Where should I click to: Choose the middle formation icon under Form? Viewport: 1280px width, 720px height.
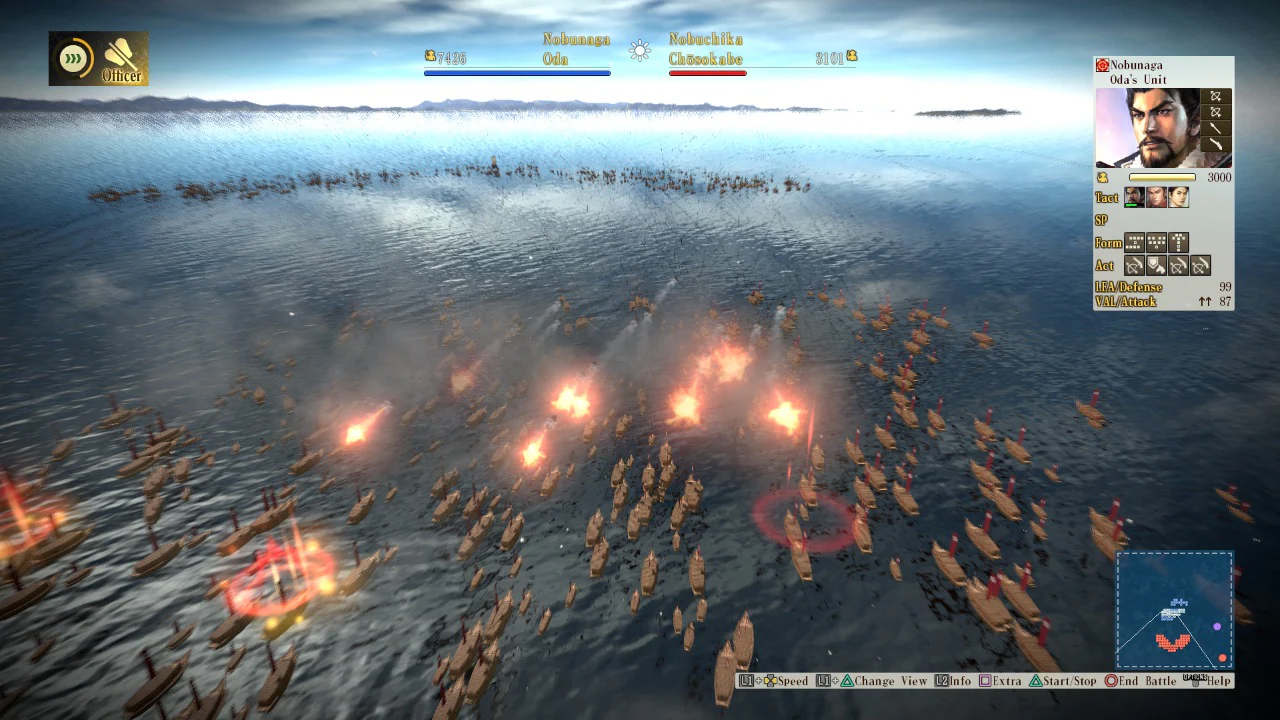pyautogui.click(x=1157, y=242)
